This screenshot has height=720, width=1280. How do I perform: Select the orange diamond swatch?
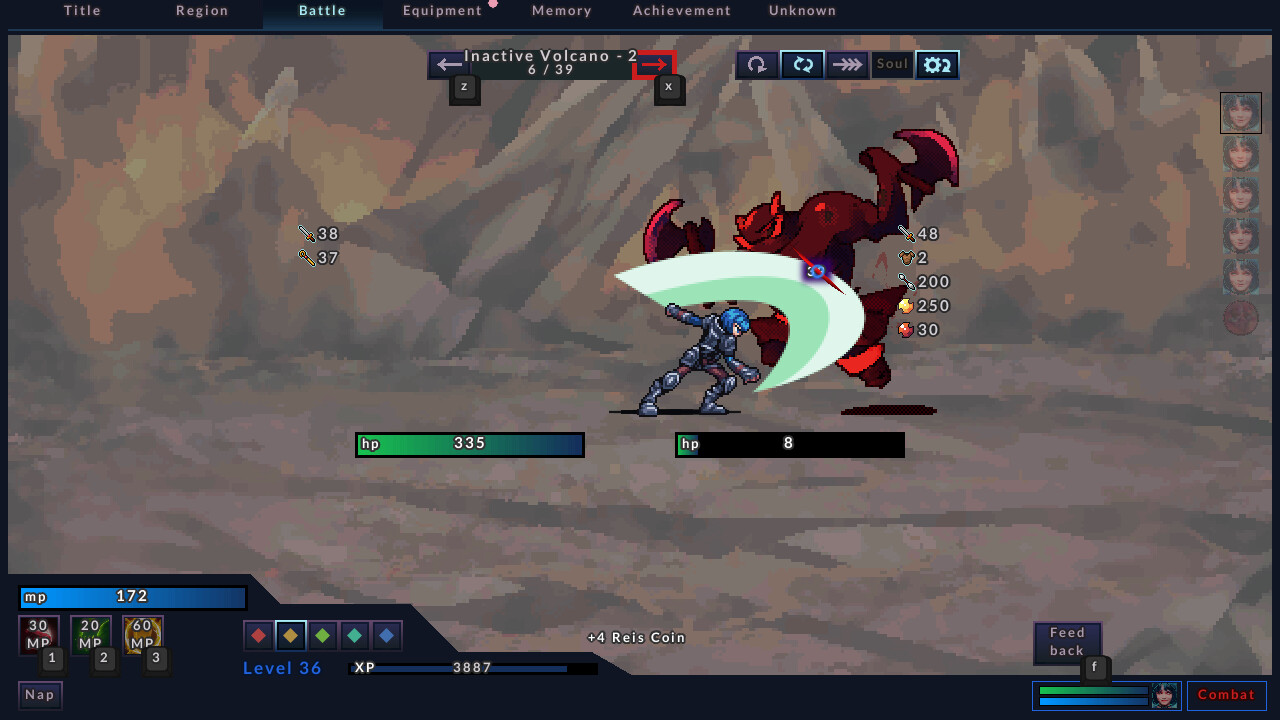point(289,634)
